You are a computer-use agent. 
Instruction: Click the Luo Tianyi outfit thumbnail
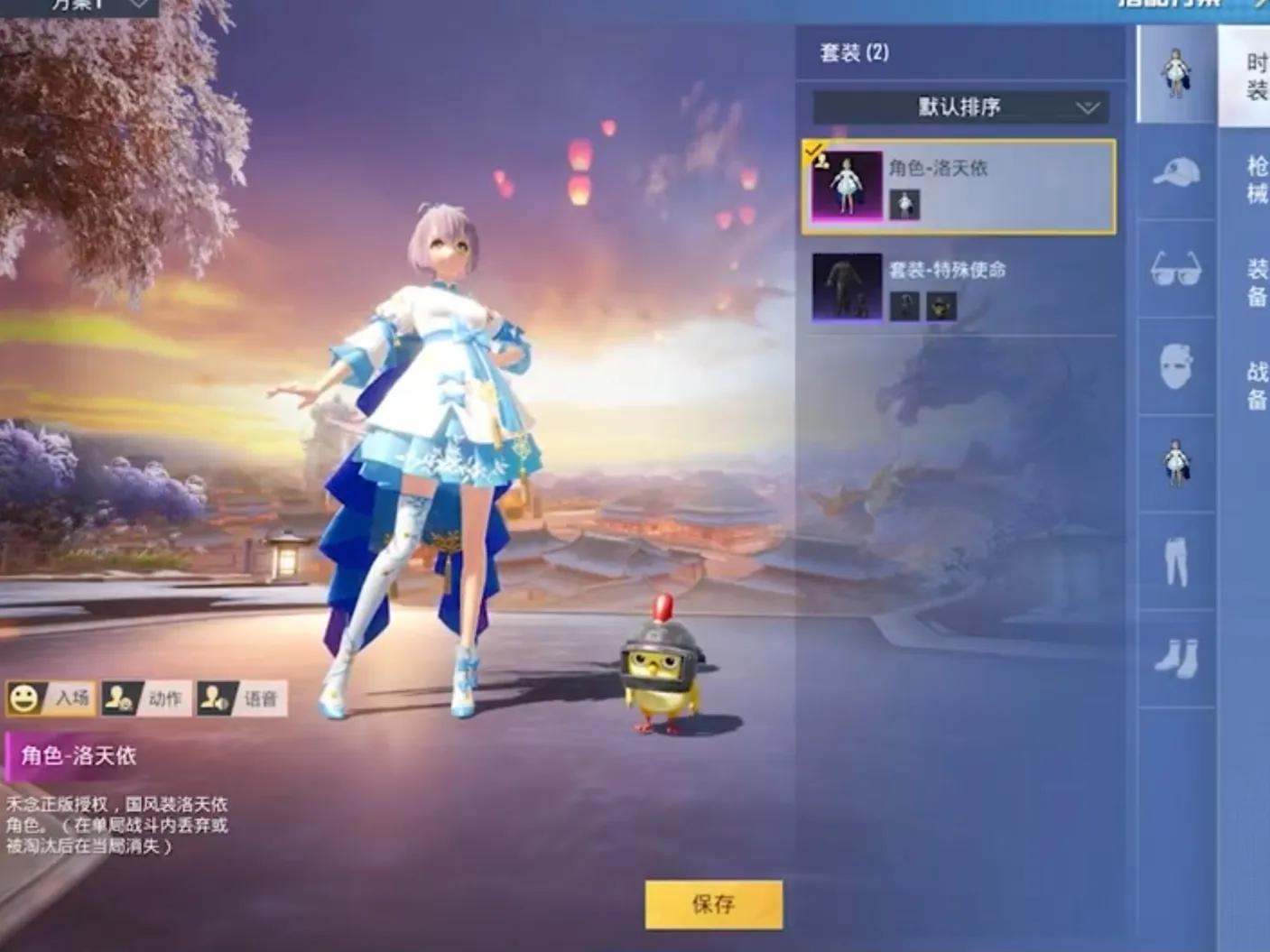click(847, 185)
